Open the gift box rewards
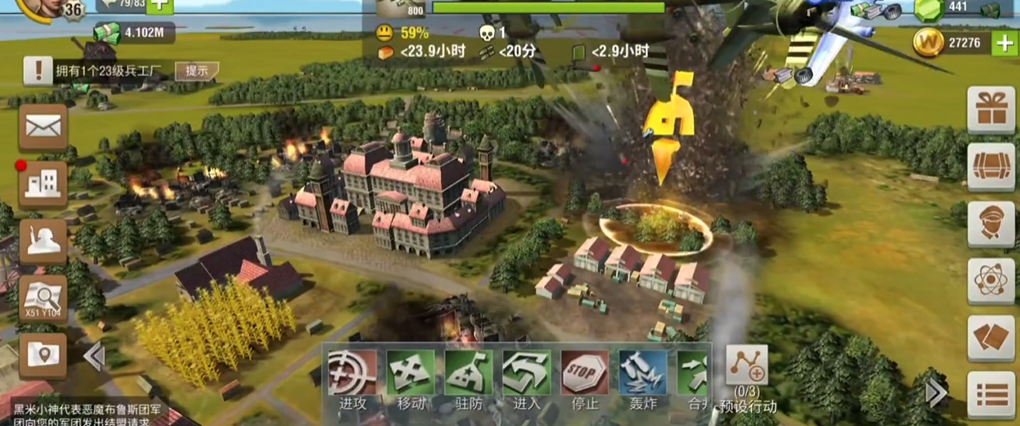 click(990, 109)
